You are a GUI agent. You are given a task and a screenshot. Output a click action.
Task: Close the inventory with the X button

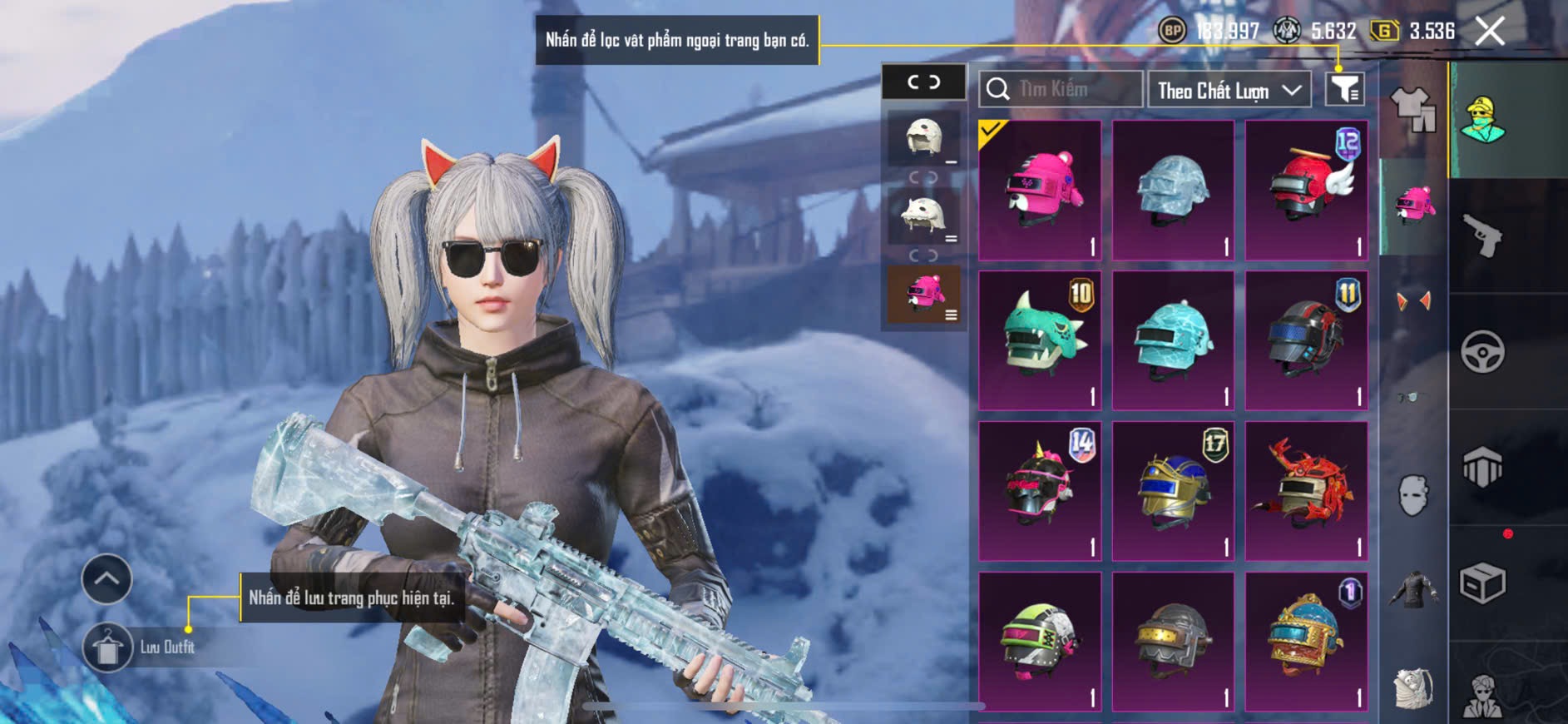1490,32
